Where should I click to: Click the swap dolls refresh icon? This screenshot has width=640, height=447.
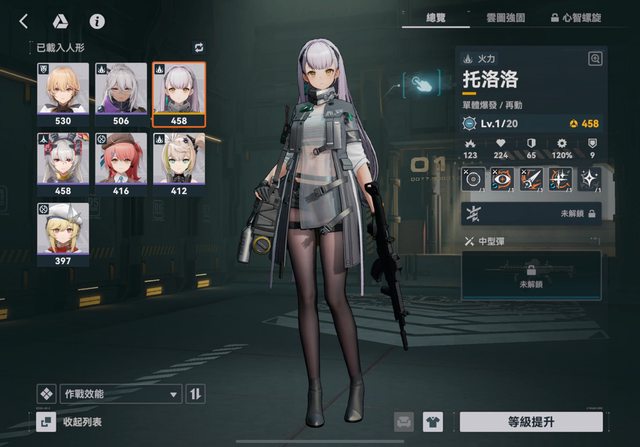point(198,47)
